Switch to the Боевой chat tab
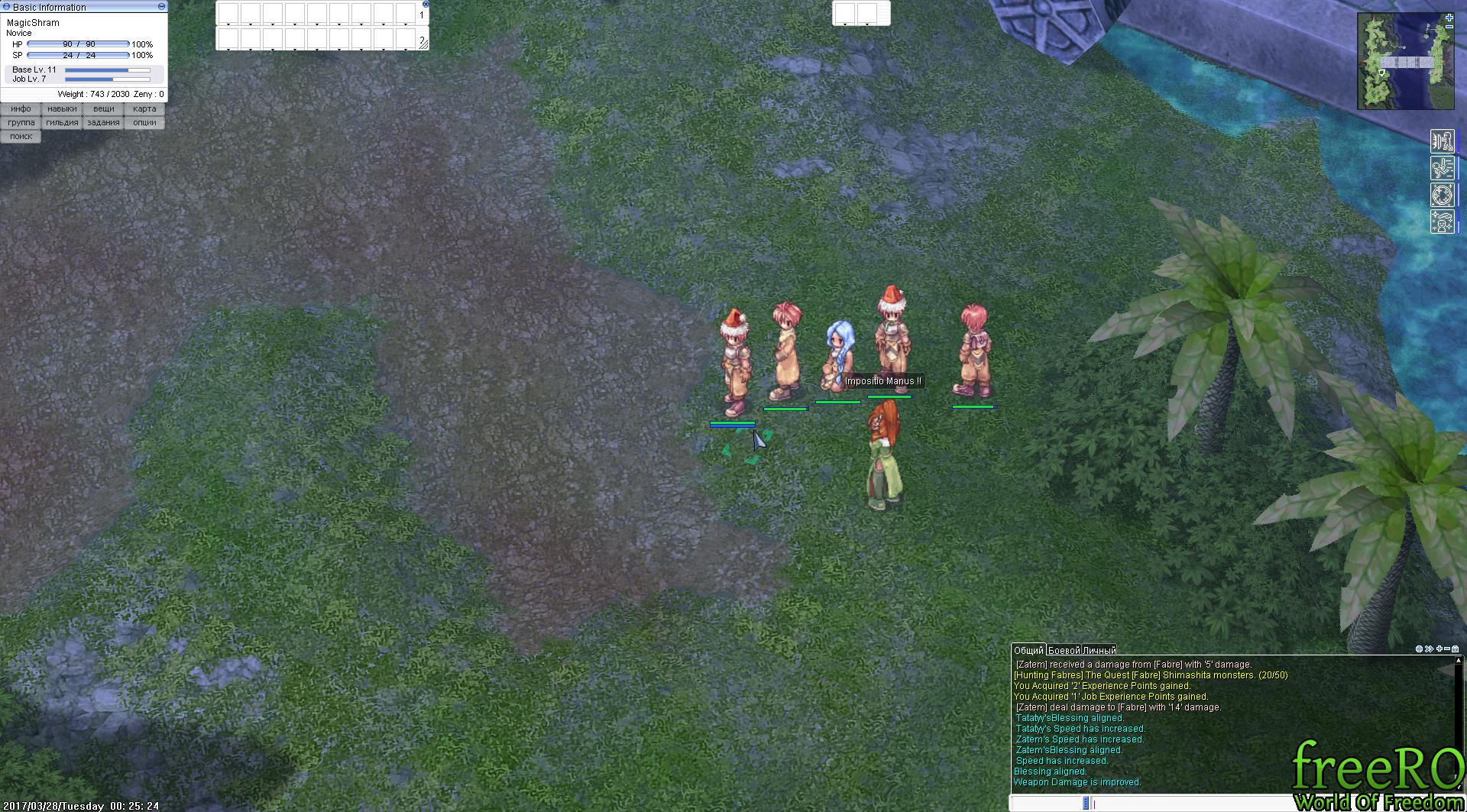The image size is (1467, 812). pos(1064,650)
